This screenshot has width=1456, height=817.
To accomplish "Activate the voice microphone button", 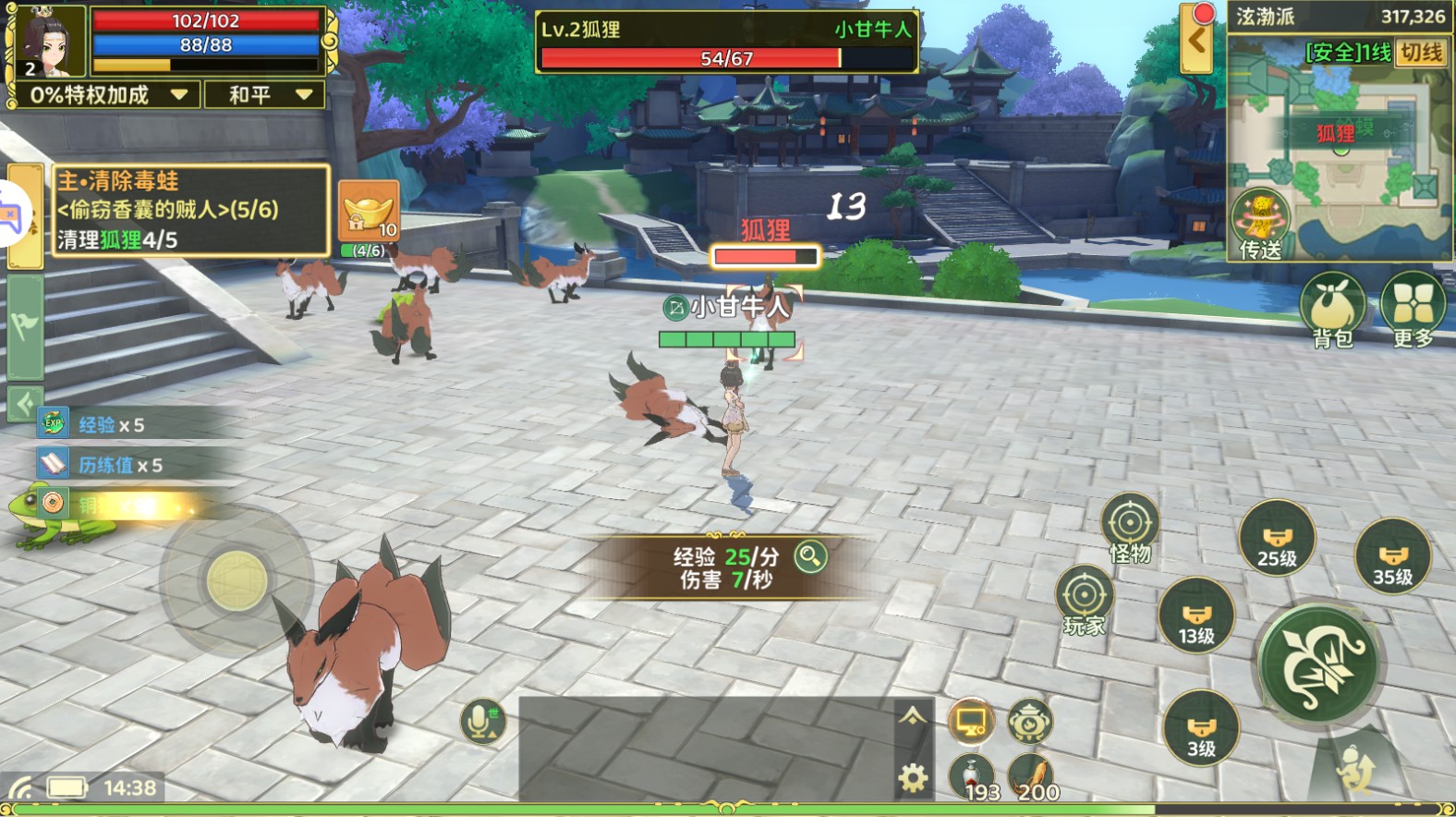I will 481,721.
